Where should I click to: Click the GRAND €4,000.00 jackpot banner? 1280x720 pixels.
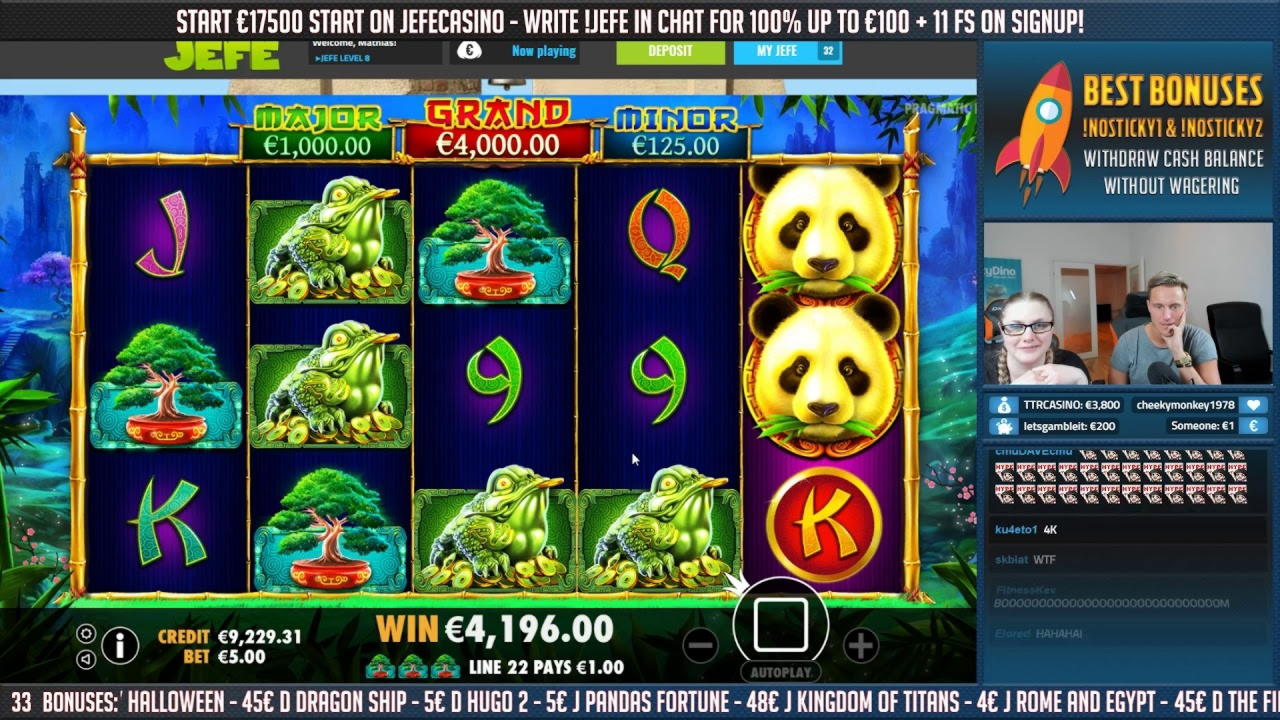coord(499,125)
